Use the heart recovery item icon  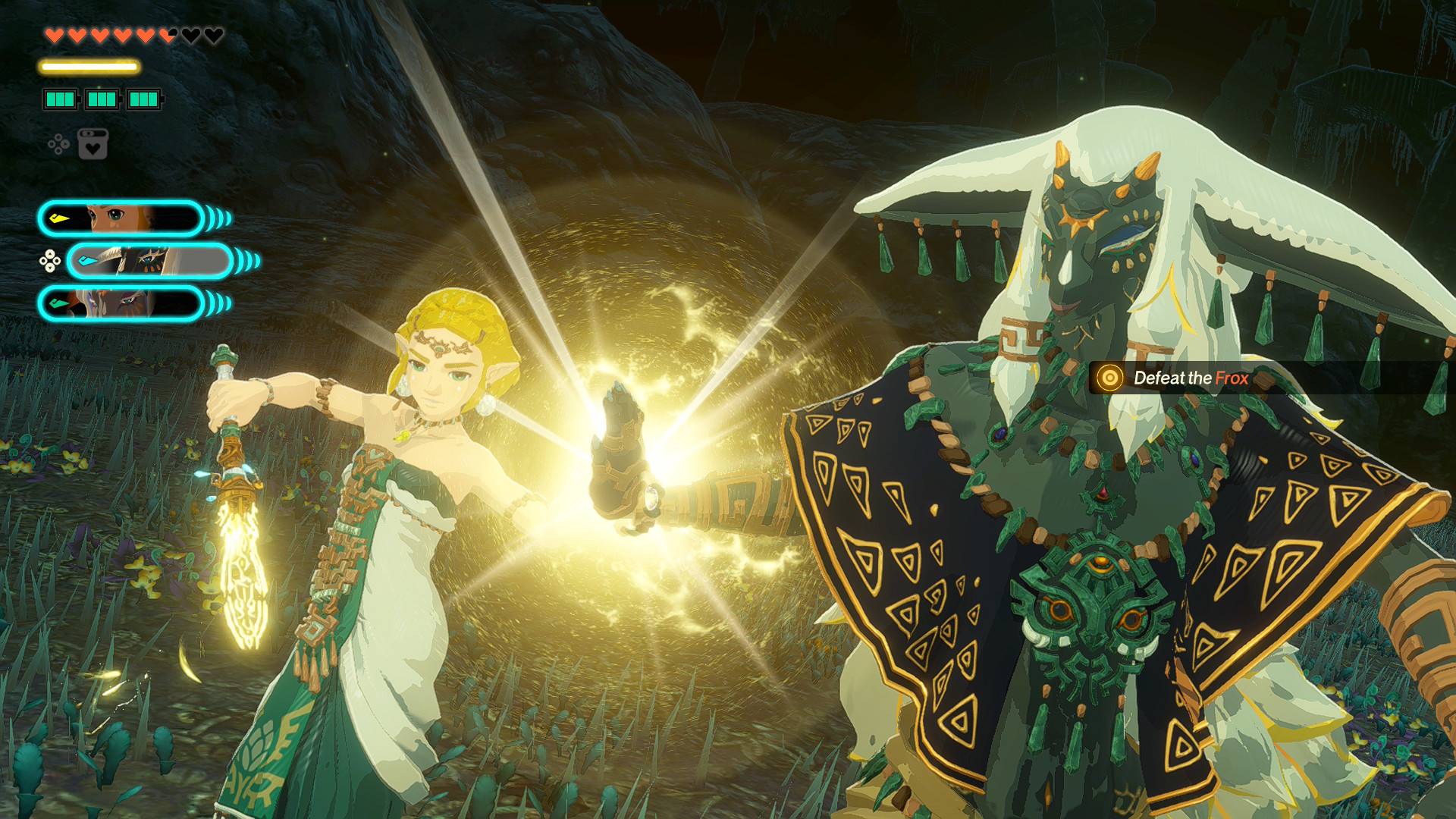click(x=93, y=144)
